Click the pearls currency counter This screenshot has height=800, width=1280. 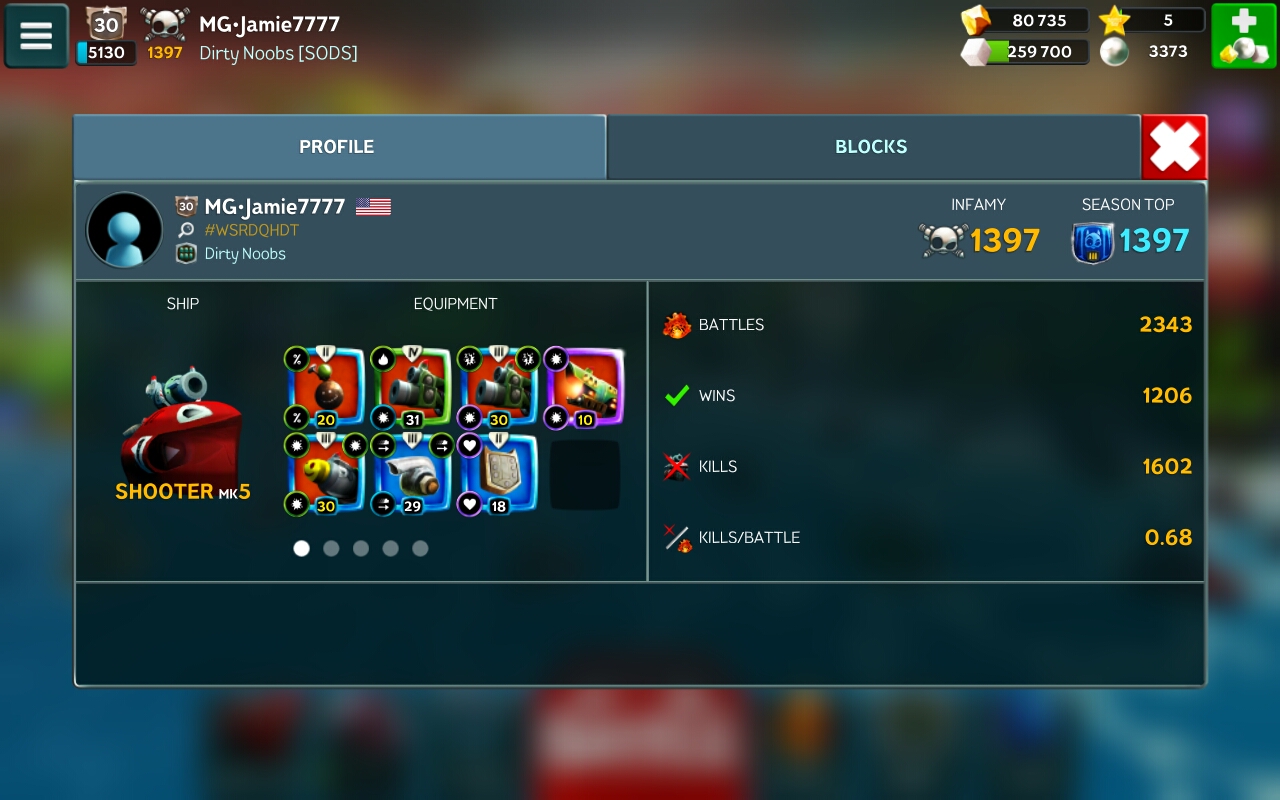(1148, 52)
